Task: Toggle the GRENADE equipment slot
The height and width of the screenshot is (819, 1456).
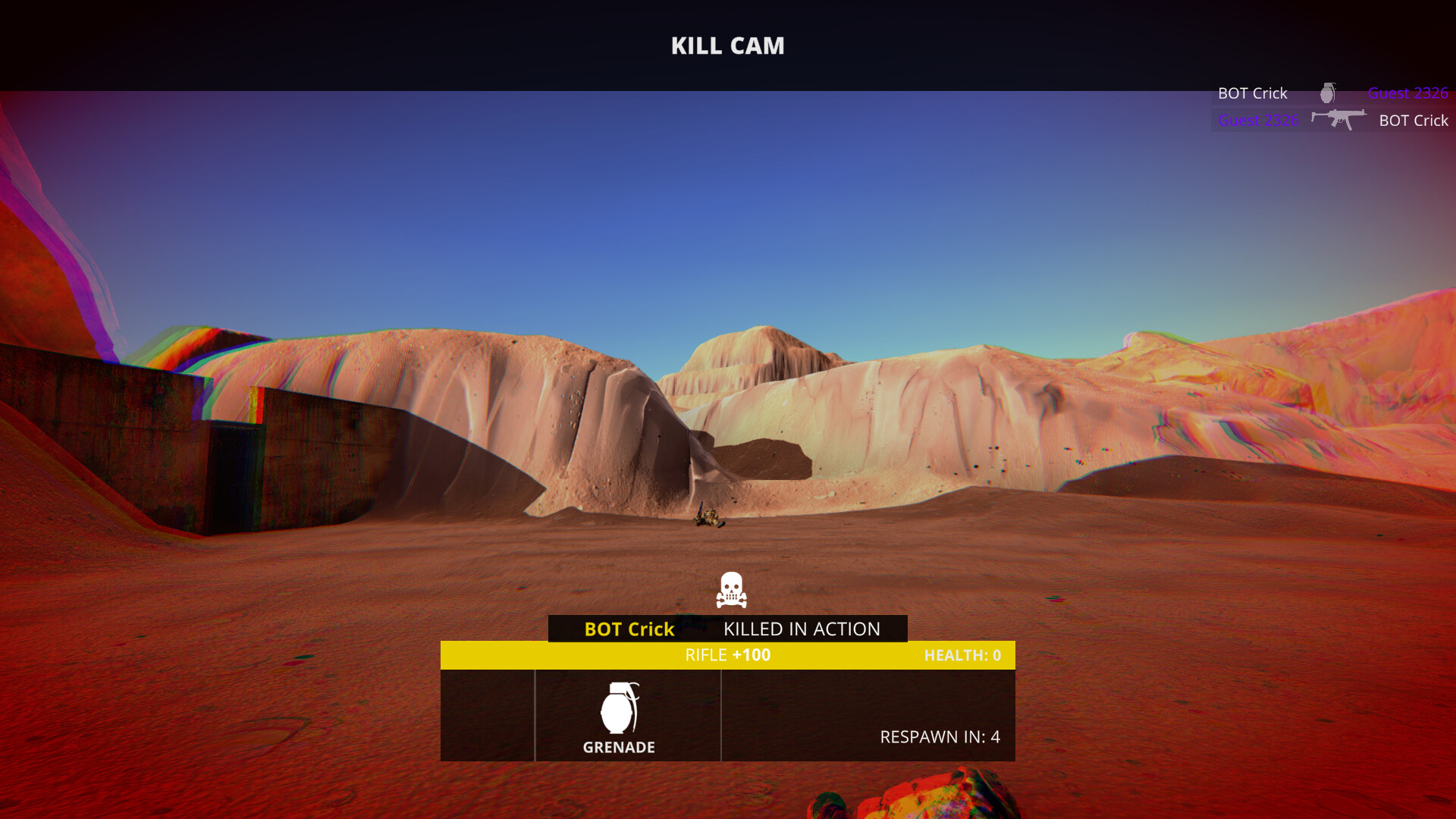Action: pyautogui.click(x=627, y=714)
